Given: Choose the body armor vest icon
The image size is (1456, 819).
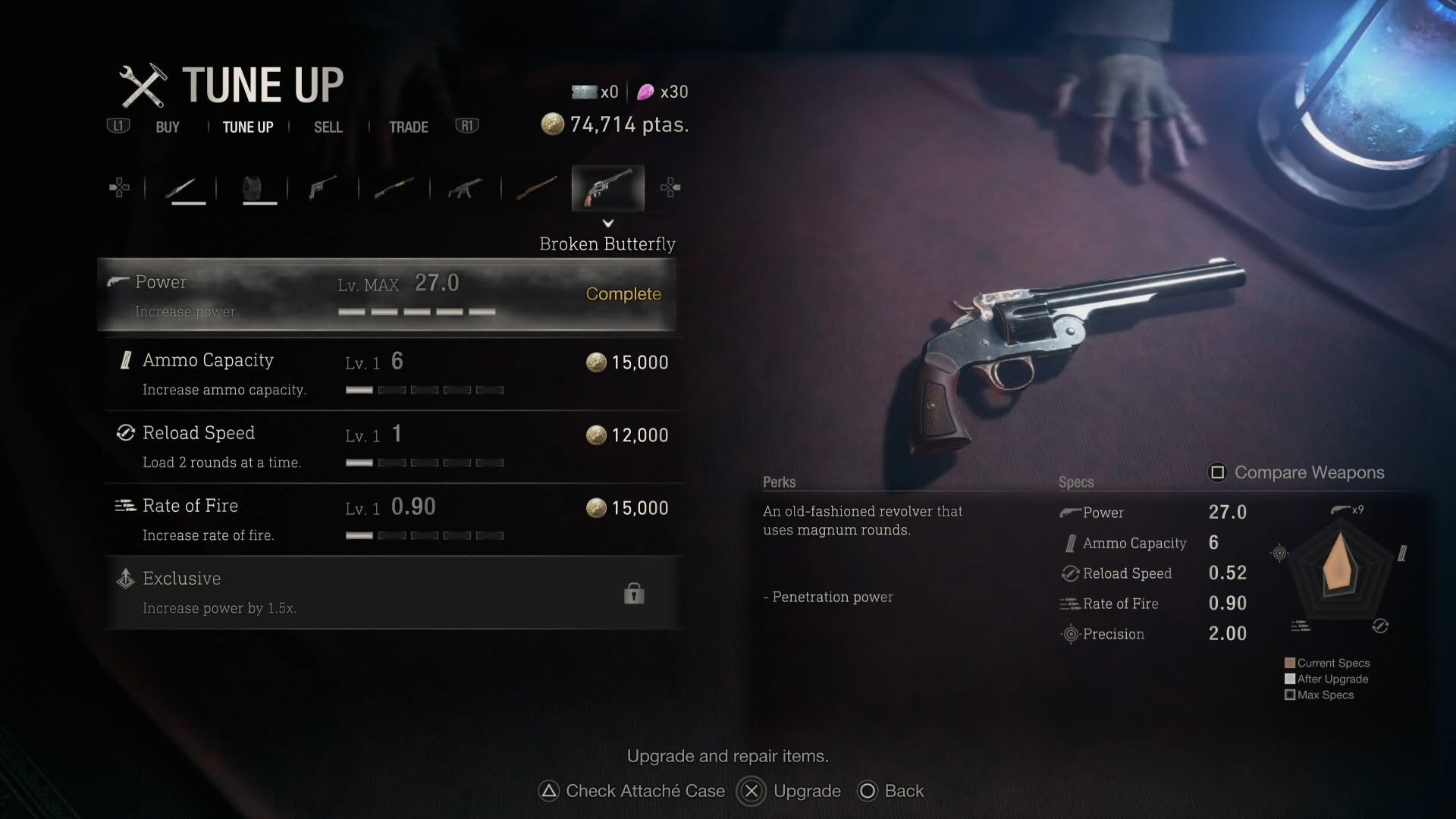Looking at the screenshot, I should [x=253, y=187].
